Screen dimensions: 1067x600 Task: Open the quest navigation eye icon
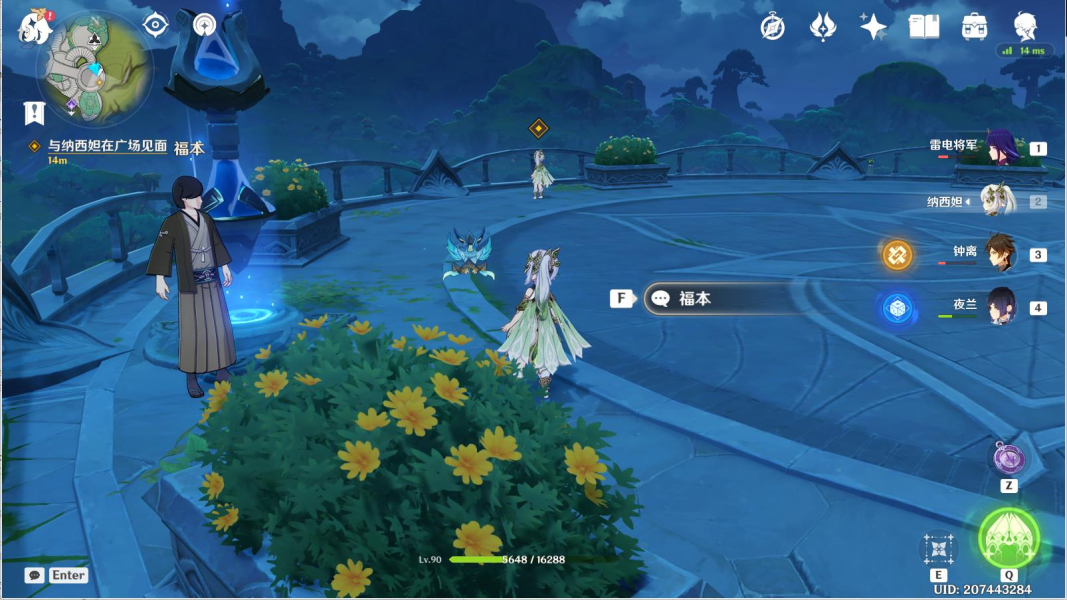tap(155, 25)
